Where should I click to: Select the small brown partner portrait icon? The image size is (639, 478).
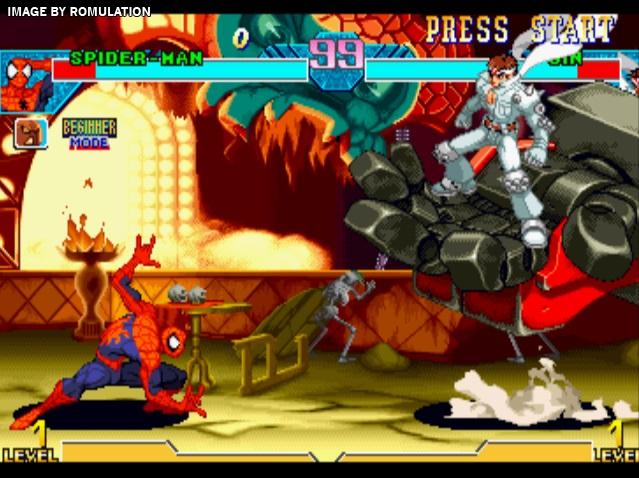point(29,133)
